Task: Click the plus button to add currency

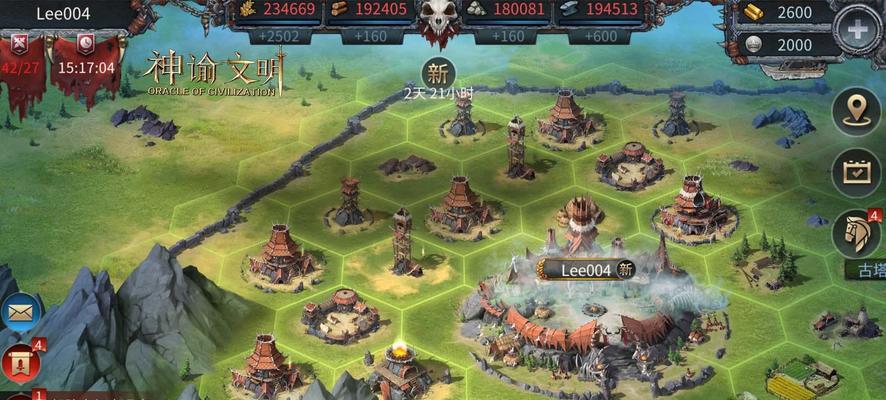Action: pyautogui.click(x=858, y=29)
